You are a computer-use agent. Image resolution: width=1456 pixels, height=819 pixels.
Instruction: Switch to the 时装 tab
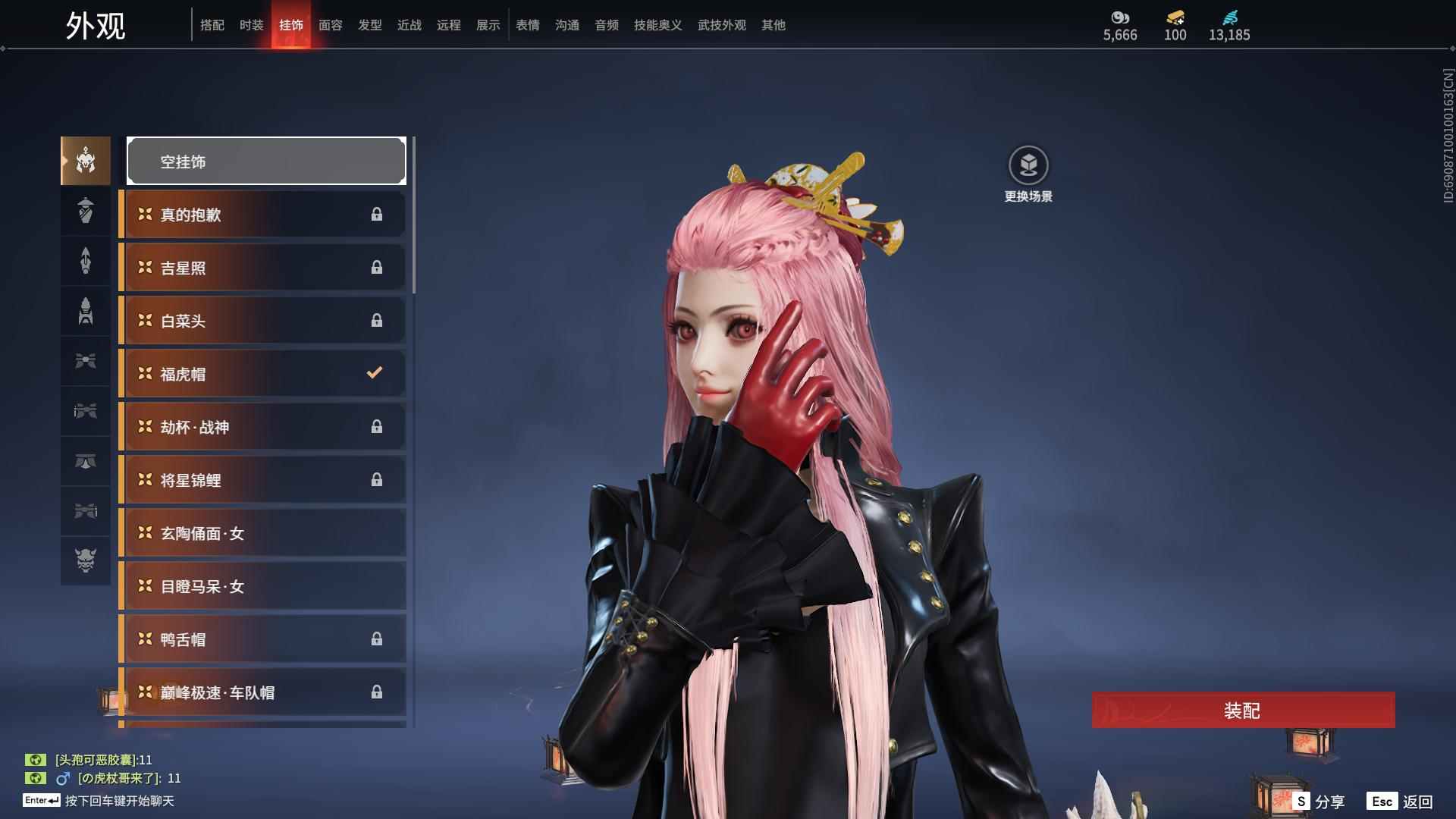[251, 25]
